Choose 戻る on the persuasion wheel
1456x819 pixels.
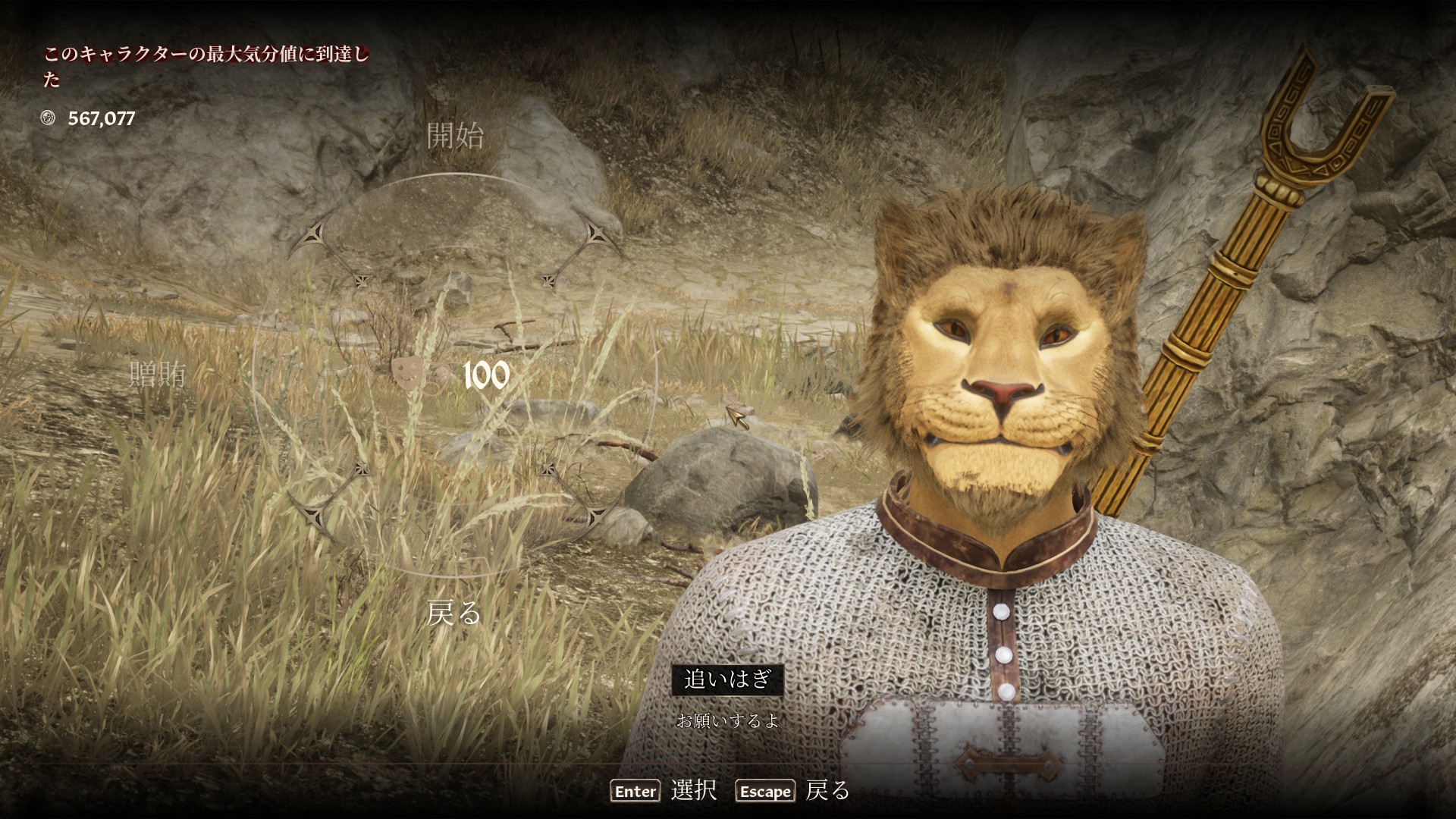(453, 612)
